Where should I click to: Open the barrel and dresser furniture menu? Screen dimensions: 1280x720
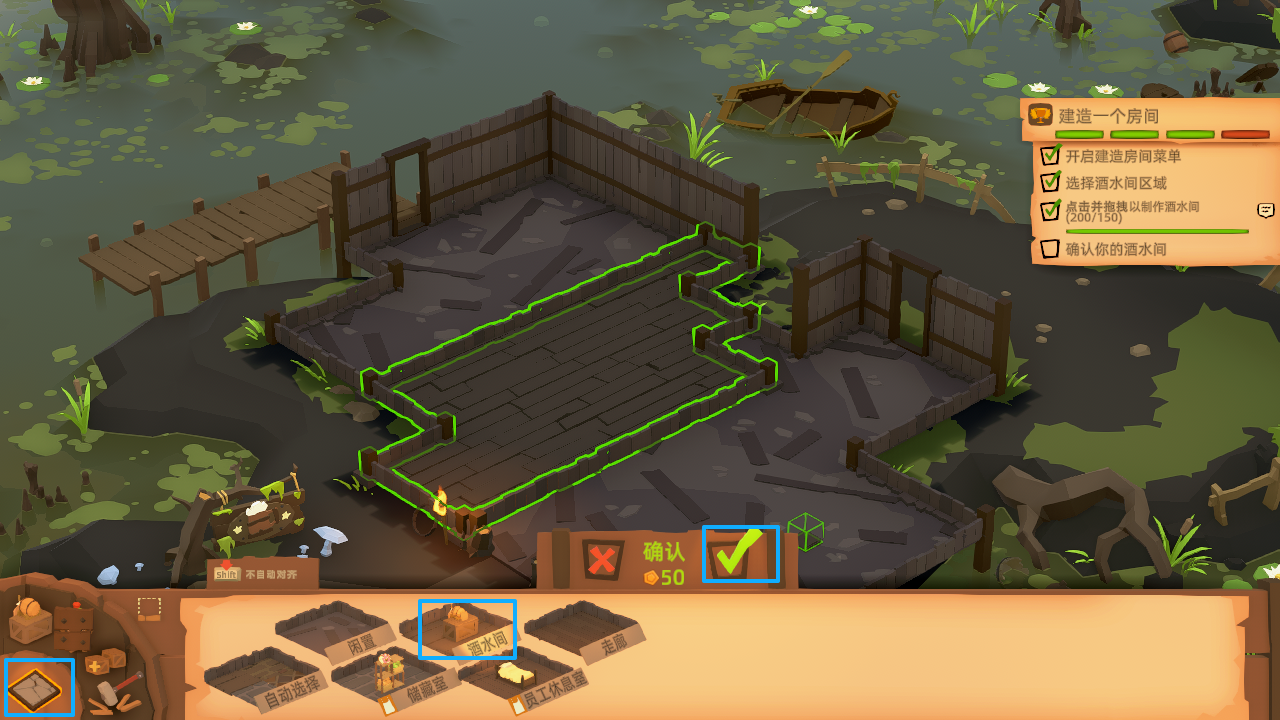click(x=50, y=622)
